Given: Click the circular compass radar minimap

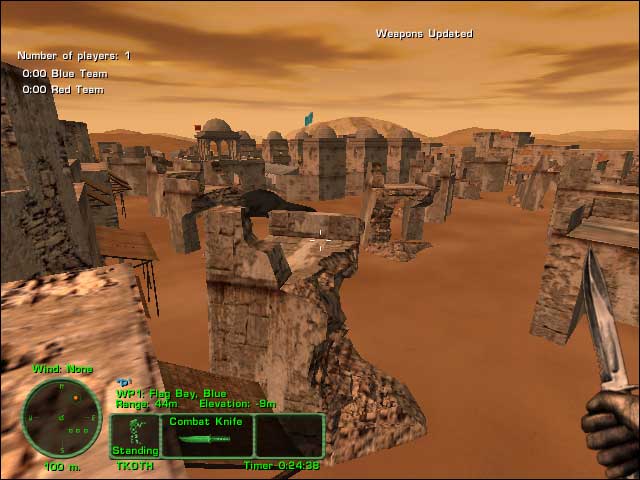Looking at the screenshot, I should 61,417.
